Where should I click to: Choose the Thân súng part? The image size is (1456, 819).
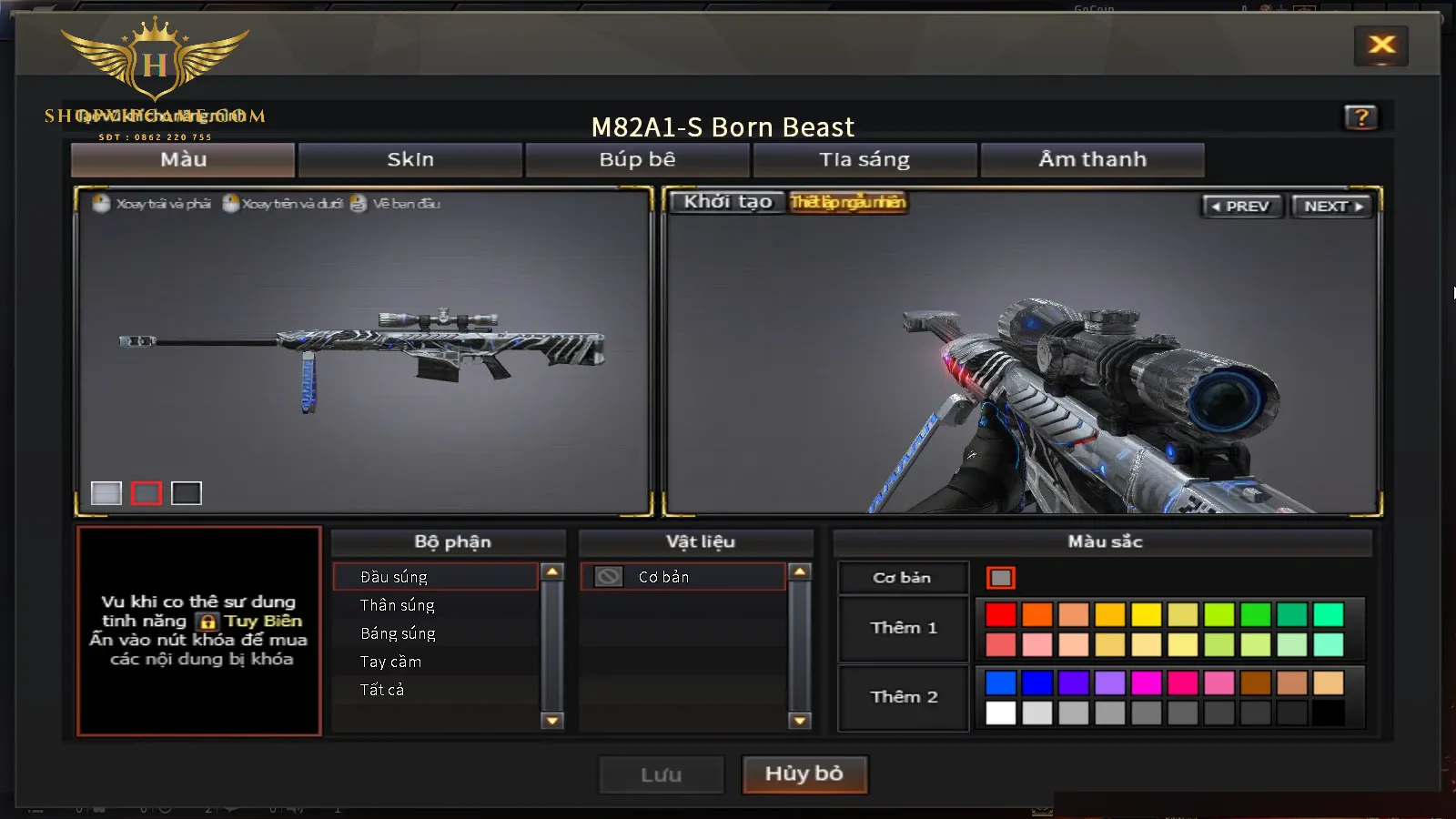(x=398, y=605)
